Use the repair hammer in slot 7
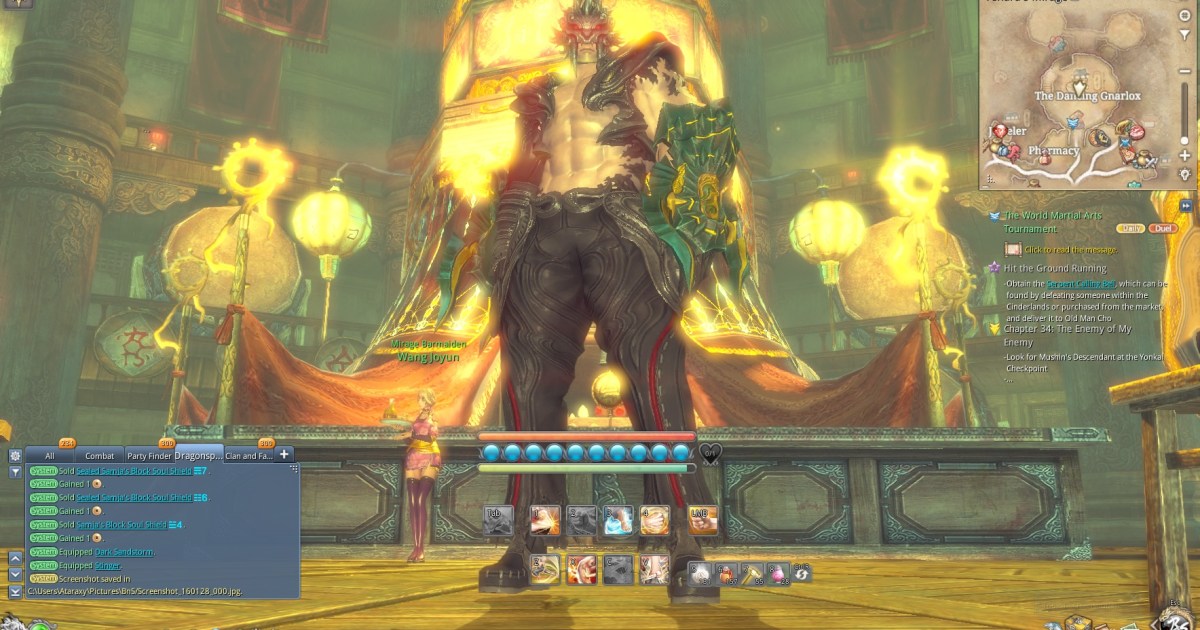 click(750, 573)
